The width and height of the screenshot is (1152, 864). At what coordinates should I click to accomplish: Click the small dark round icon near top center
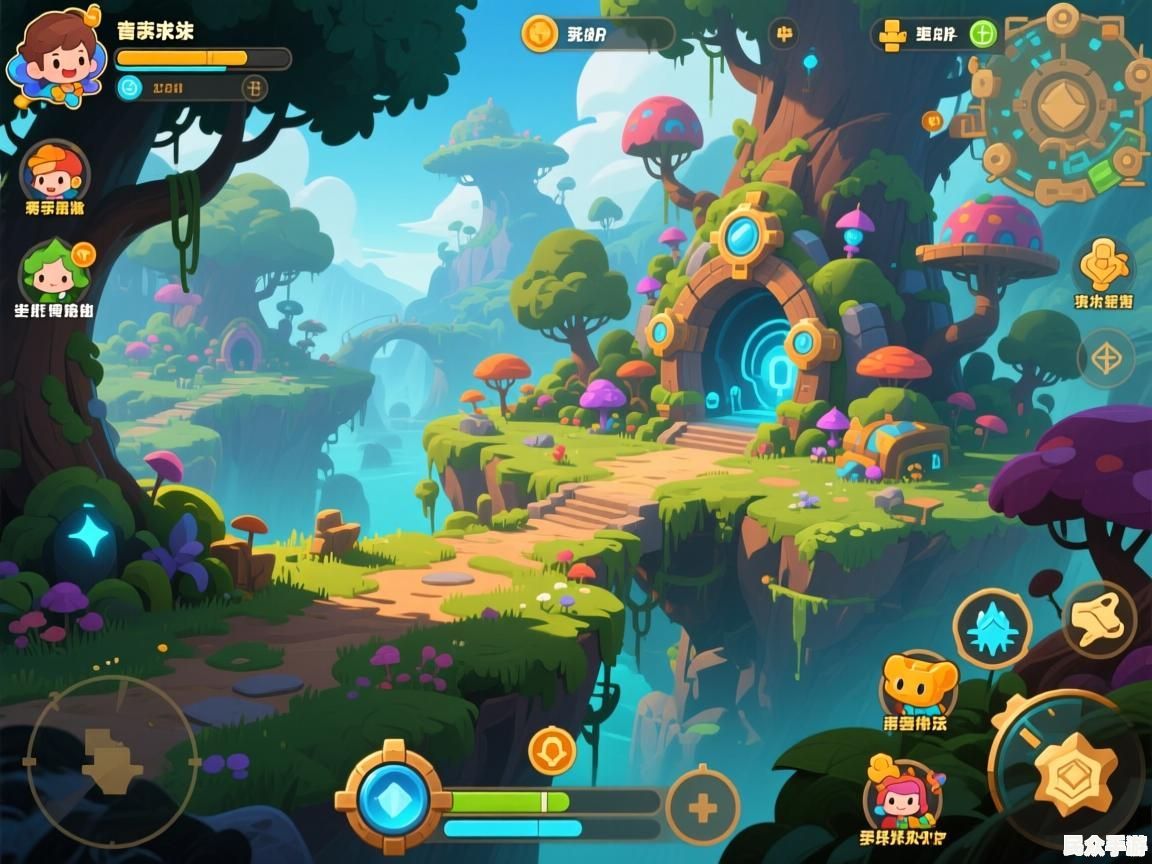[x=784, y=34]
